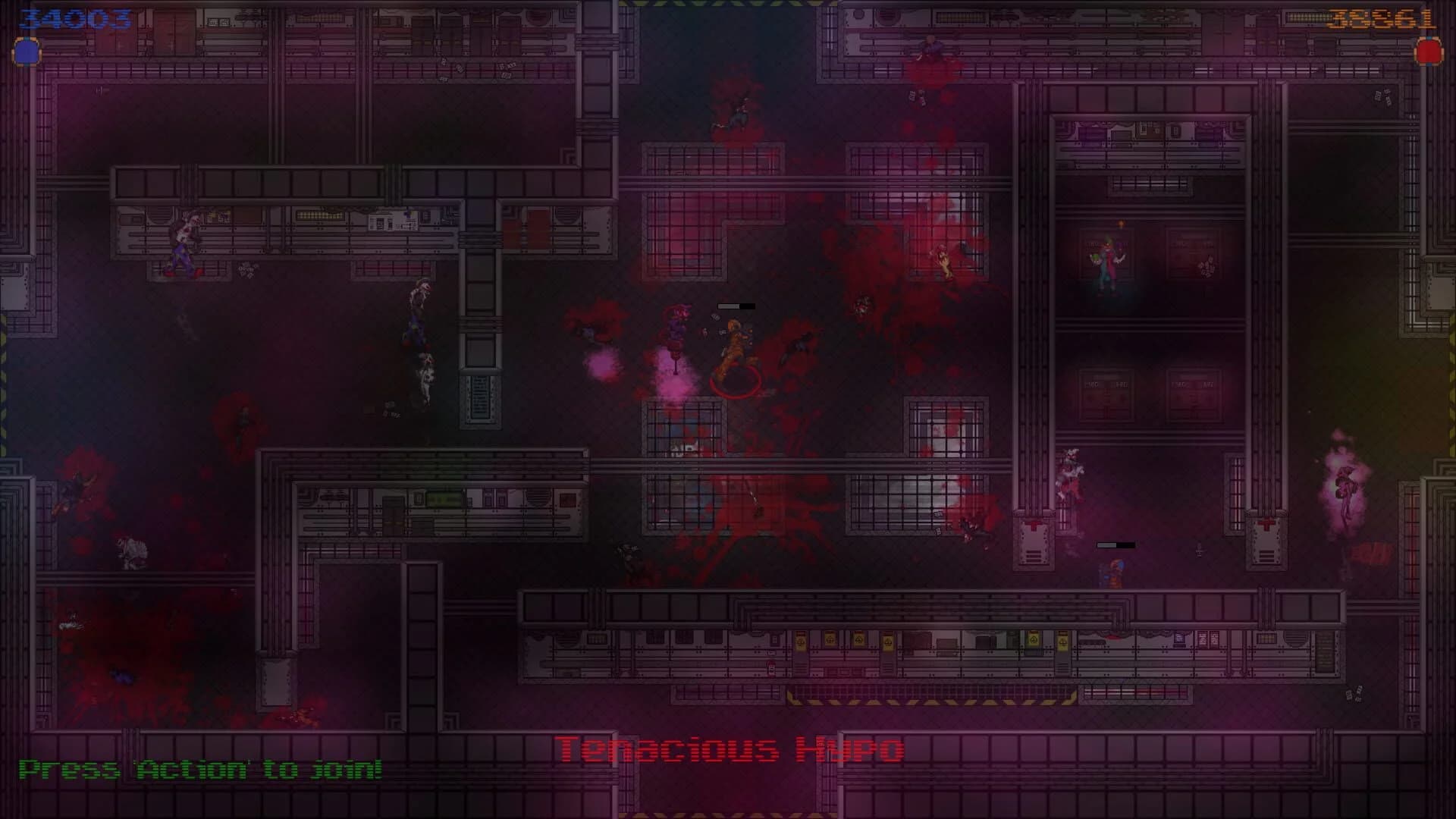Select the blue player portrait icon

coord(25,53)
